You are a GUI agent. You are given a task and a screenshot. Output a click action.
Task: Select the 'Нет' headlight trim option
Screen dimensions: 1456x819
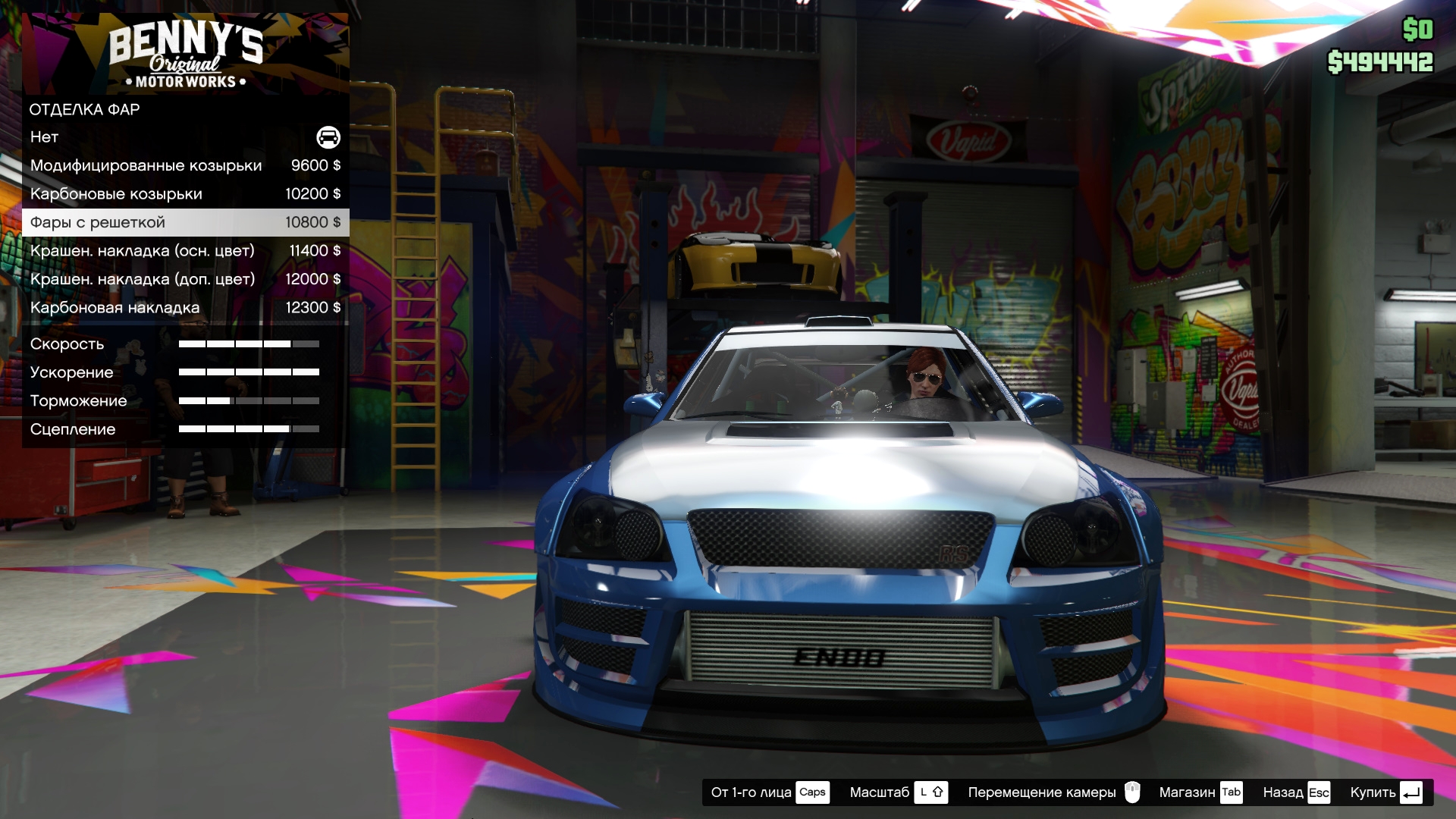coord(185,137)
